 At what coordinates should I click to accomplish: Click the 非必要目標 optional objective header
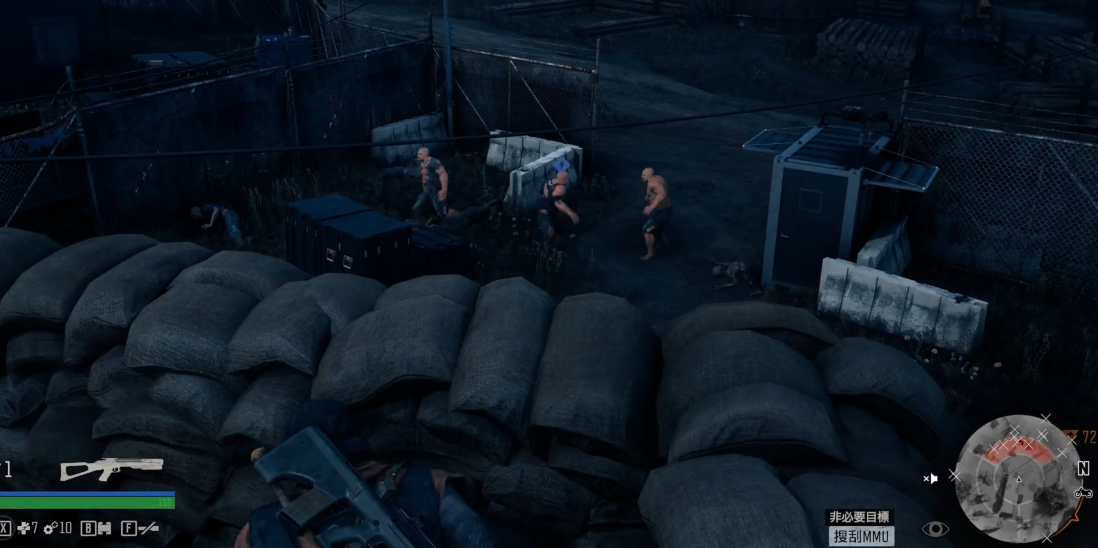[859, 517]
